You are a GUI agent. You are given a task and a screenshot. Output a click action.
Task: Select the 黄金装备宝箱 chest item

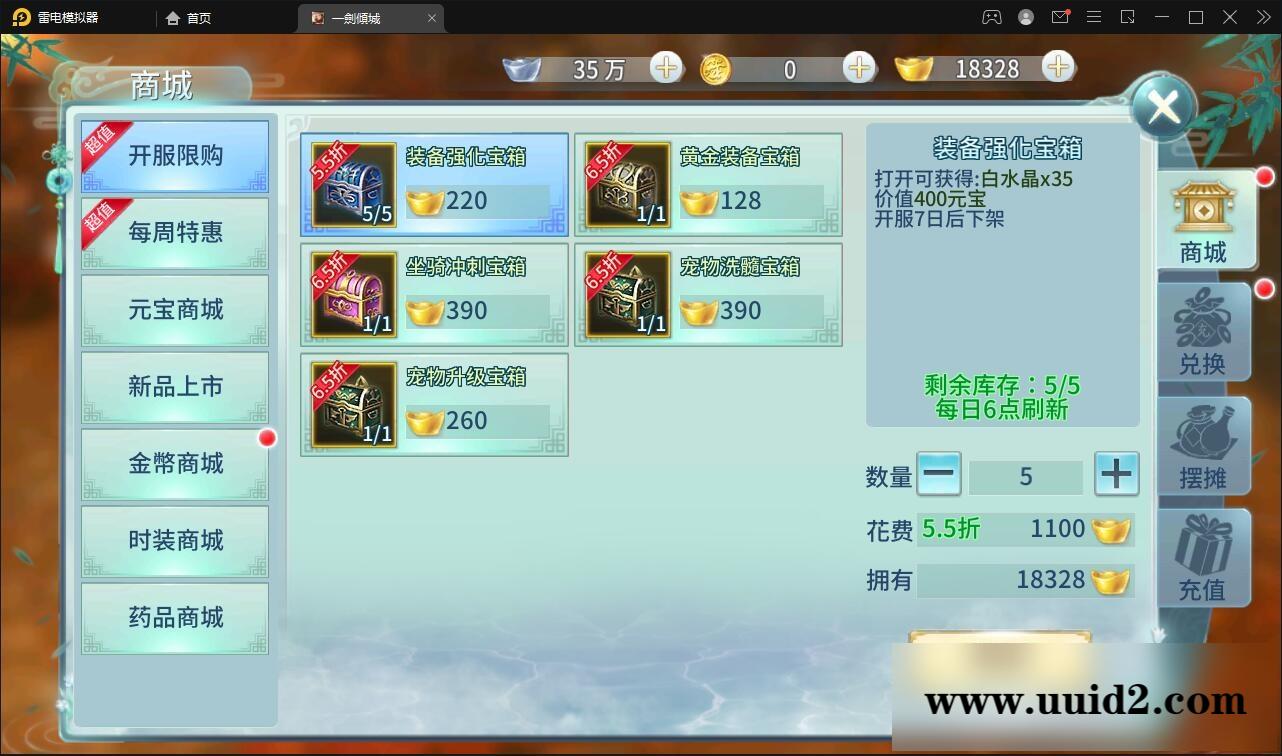coord(709,183)
